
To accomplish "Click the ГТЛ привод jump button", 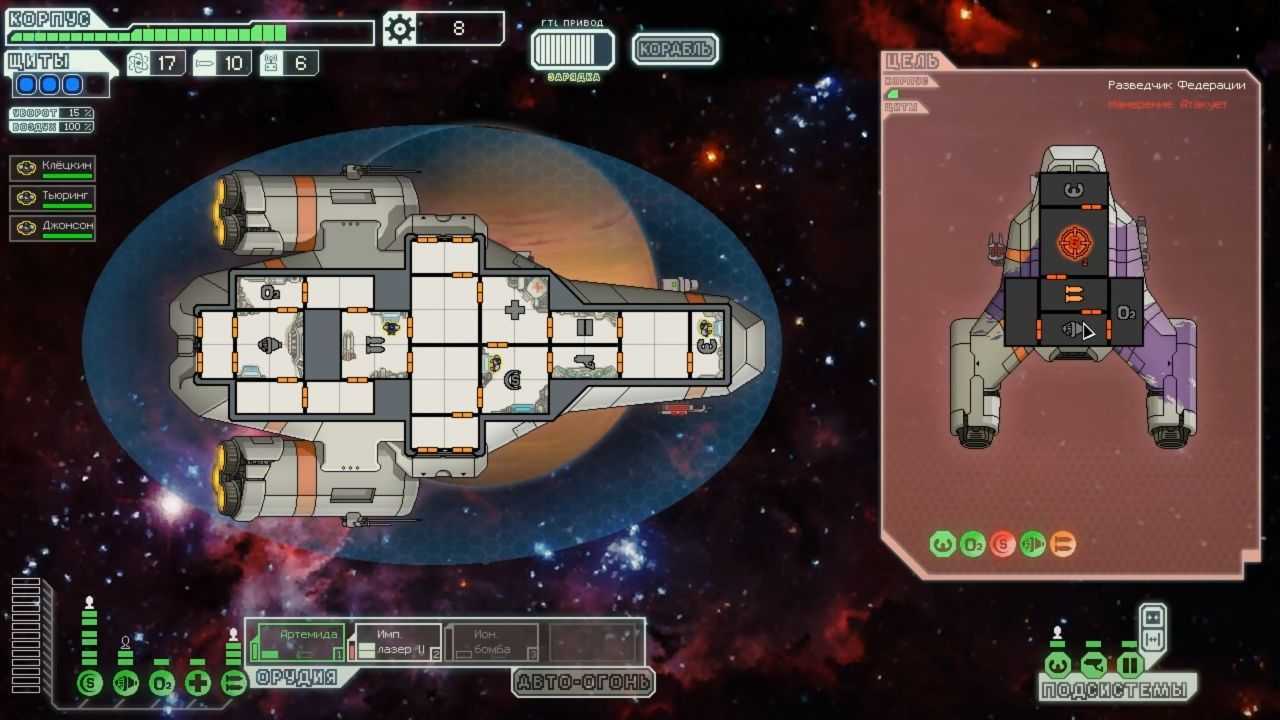I will [x=572, y=49].
